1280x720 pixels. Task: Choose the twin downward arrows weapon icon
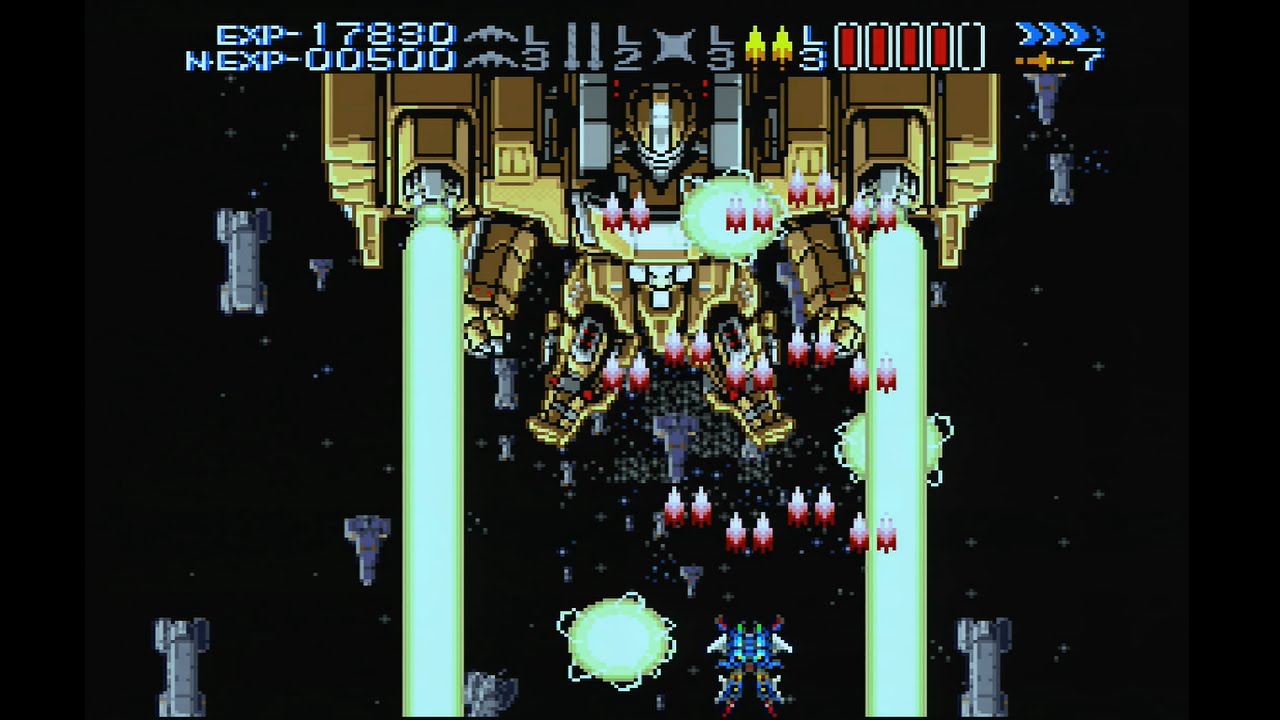click(x=584, y=47)
